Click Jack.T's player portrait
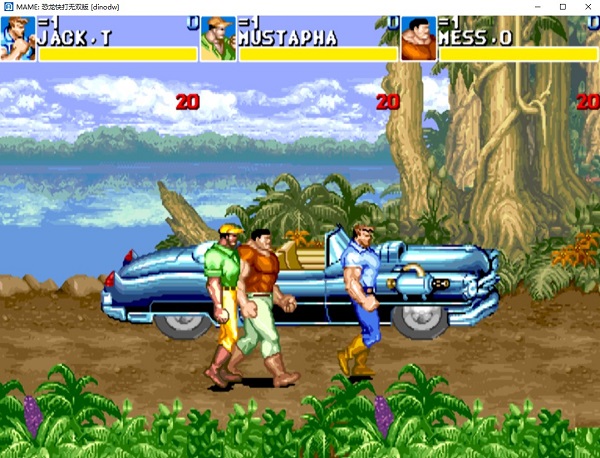The image size is (600, 458). click(18, 38)
